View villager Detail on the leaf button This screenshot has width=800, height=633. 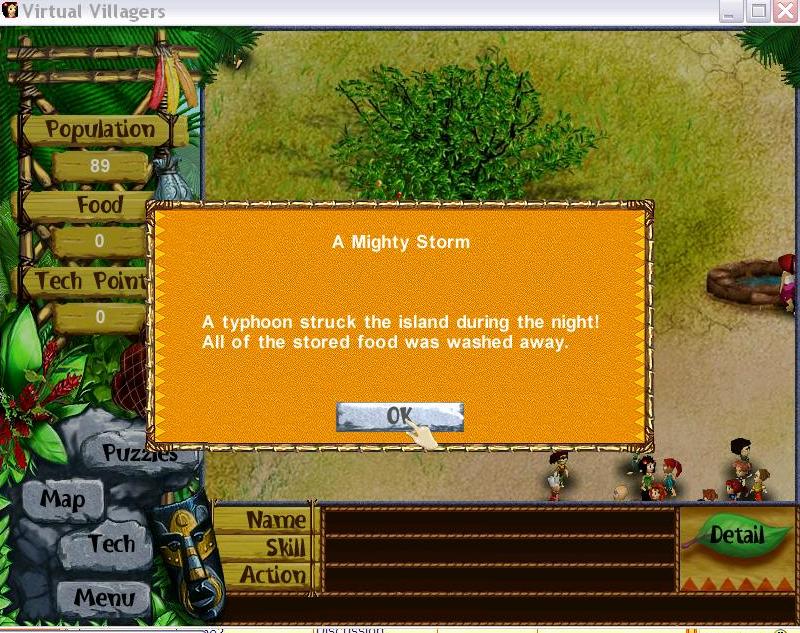pyautogui.click(x=736, y=535)
